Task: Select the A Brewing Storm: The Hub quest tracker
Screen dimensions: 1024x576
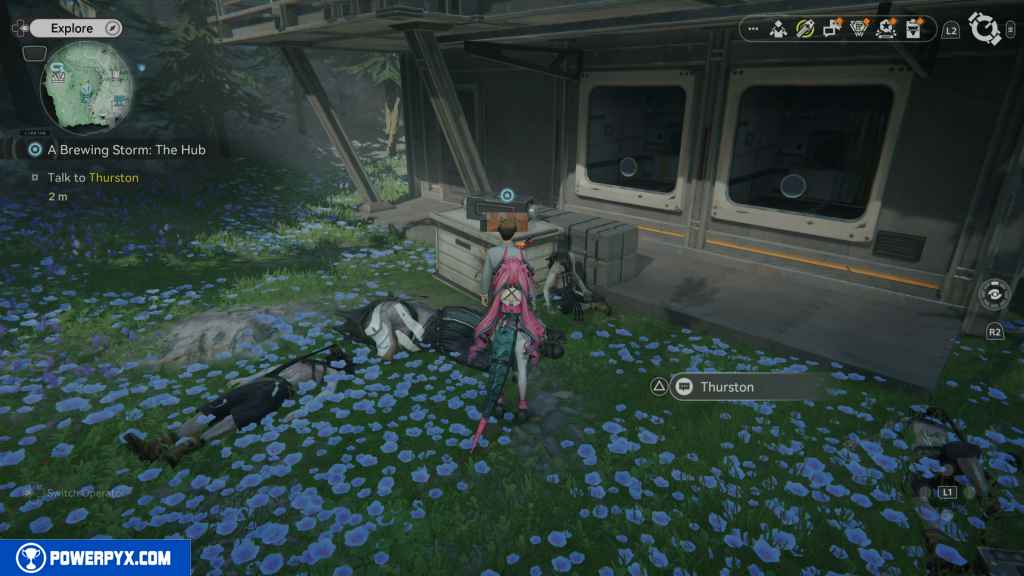Action: click(125, 149)
